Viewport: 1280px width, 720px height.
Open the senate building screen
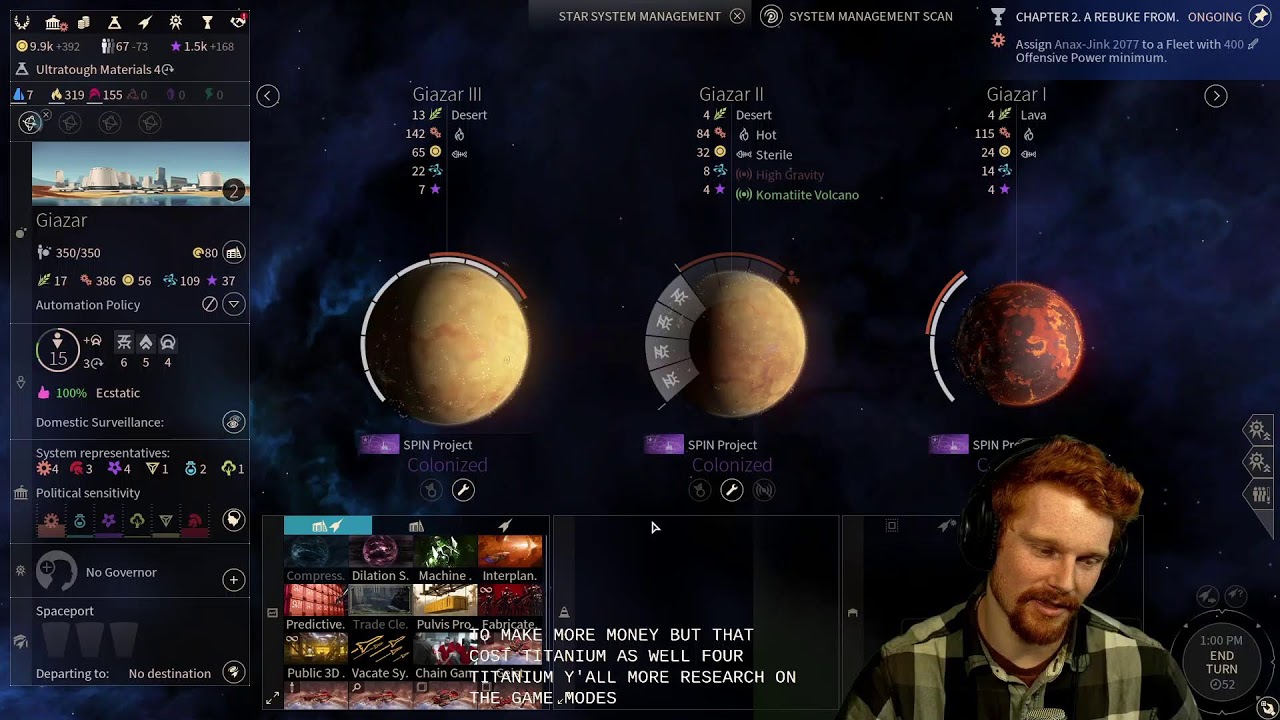tap(54, 22)
